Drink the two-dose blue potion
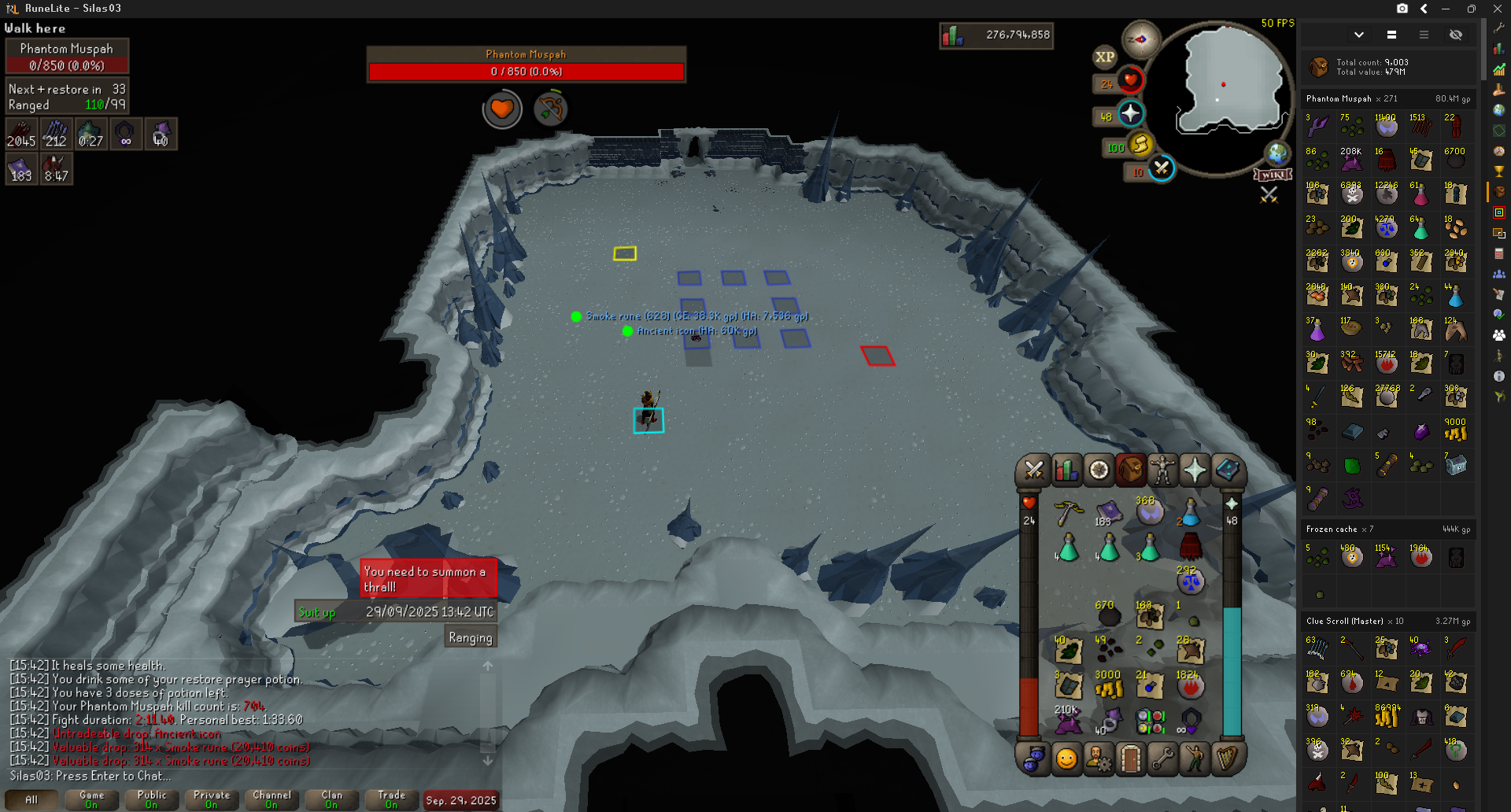Viewport: 1511px width, 812px height. [x=1190, y=513]
